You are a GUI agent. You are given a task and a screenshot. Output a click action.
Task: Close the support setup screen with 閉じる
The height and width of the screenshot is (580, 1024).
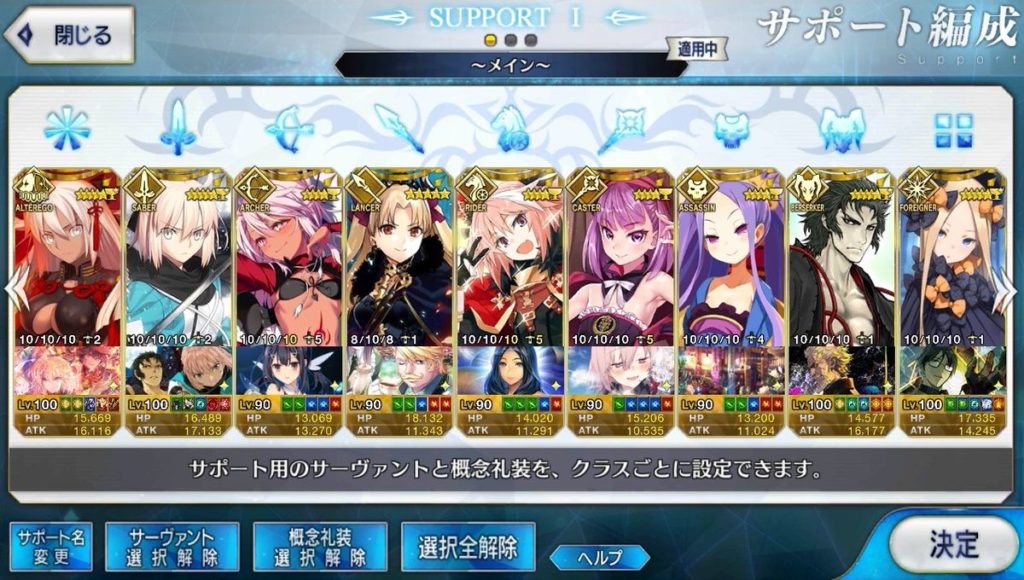70,35
